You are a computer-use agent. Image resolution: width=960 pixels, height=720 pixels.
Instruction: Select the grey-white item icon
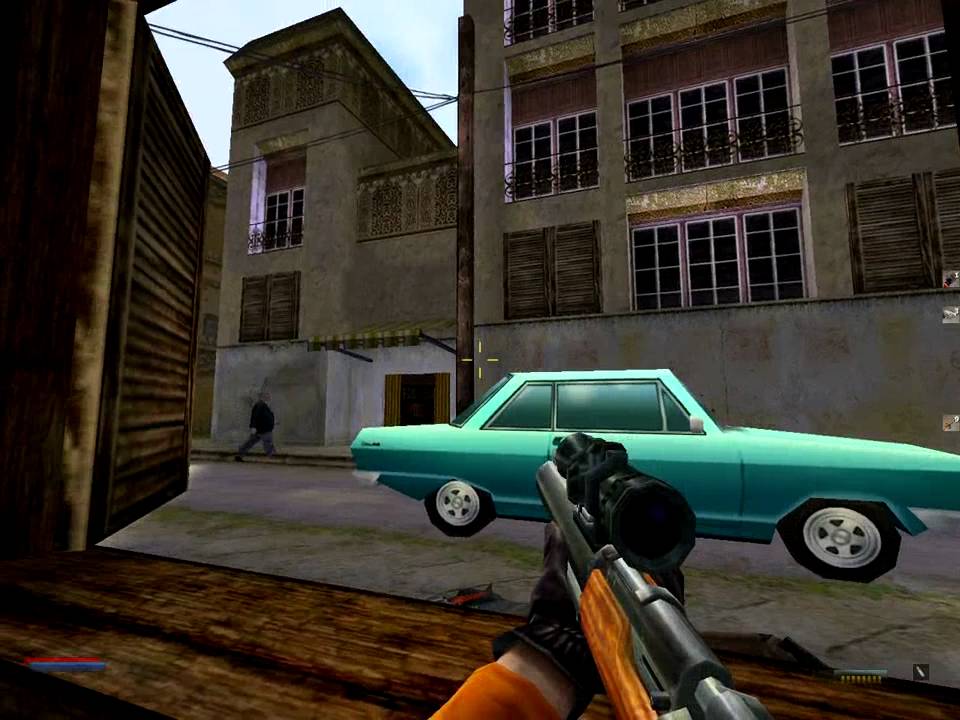coord(950,314)
